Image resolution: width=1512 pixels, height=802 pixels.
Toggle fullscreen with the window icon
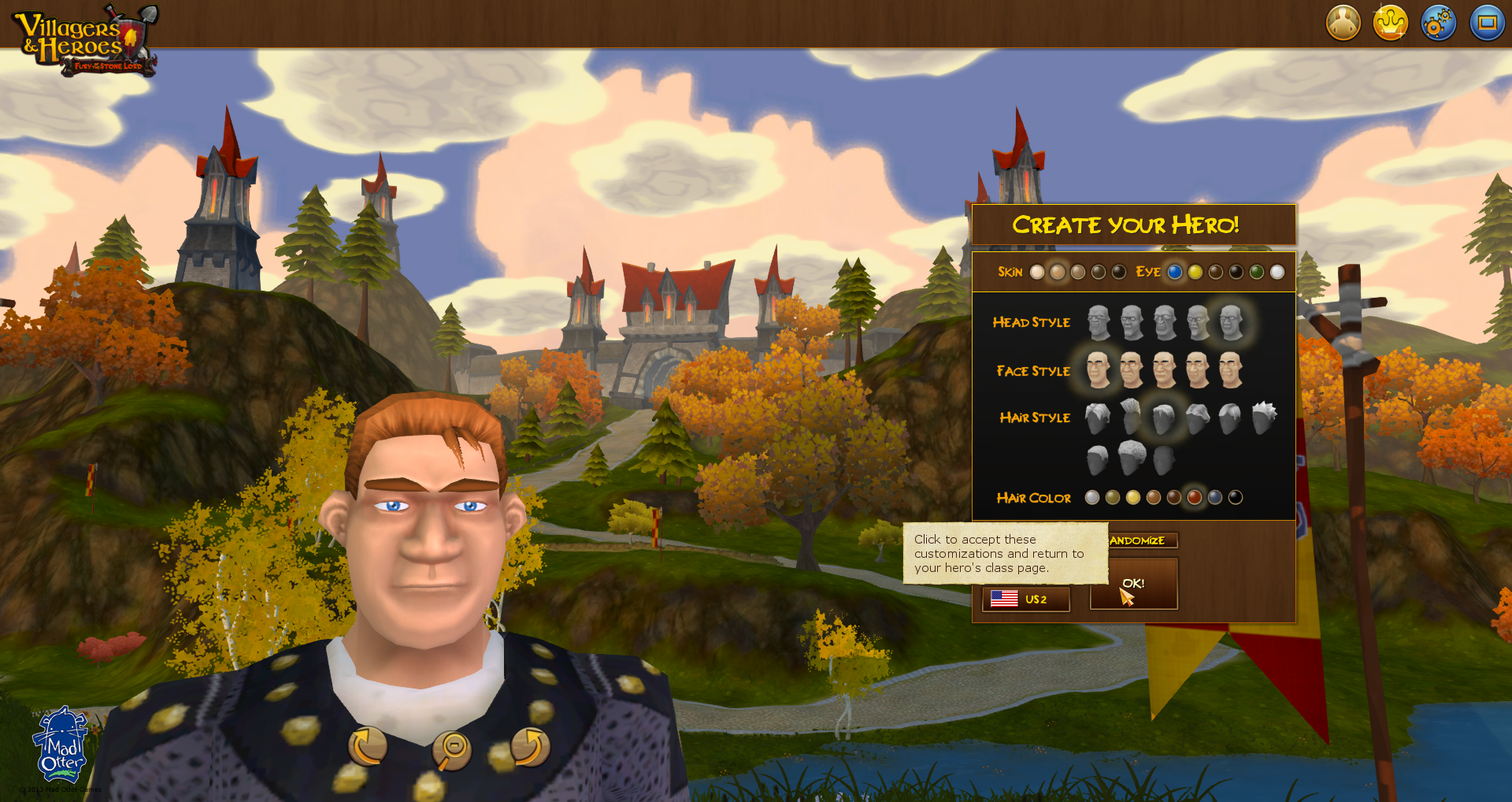pos(1487,23)
